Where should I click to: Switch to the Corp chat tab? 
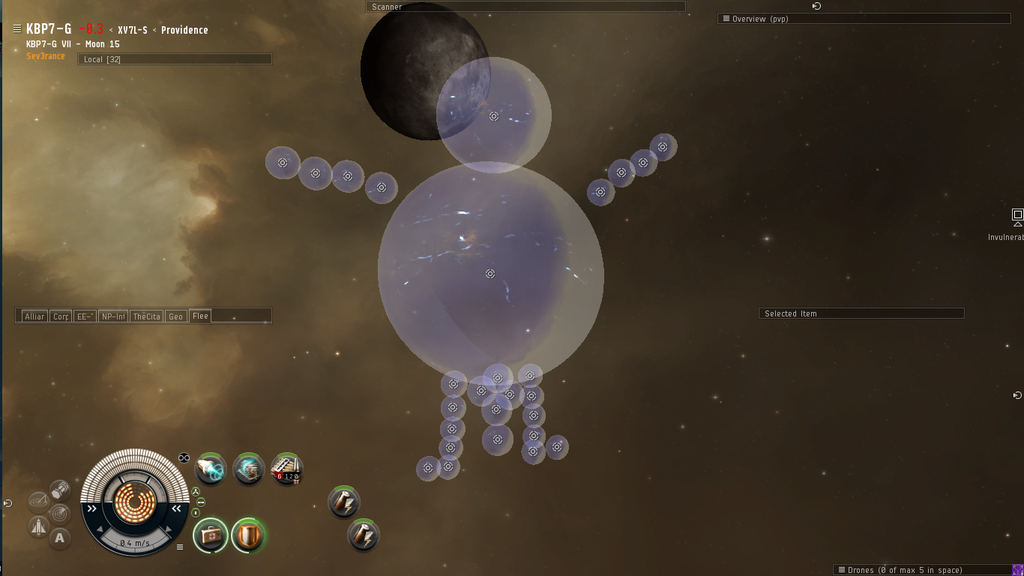pyautogui.click(x=60, y=316)
